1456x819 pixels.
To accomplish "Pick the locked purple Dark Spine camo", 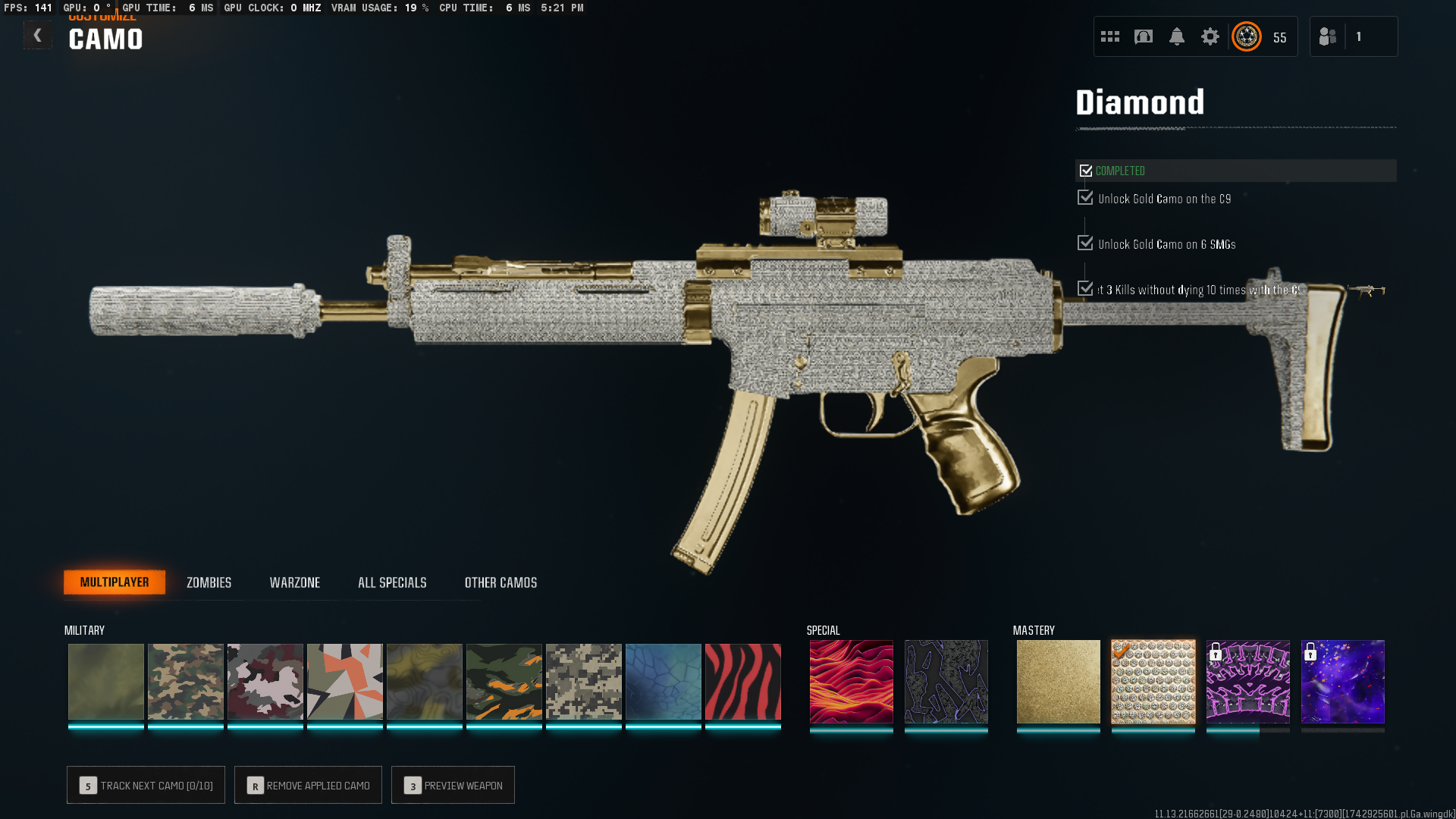I will coord(1247,682).
